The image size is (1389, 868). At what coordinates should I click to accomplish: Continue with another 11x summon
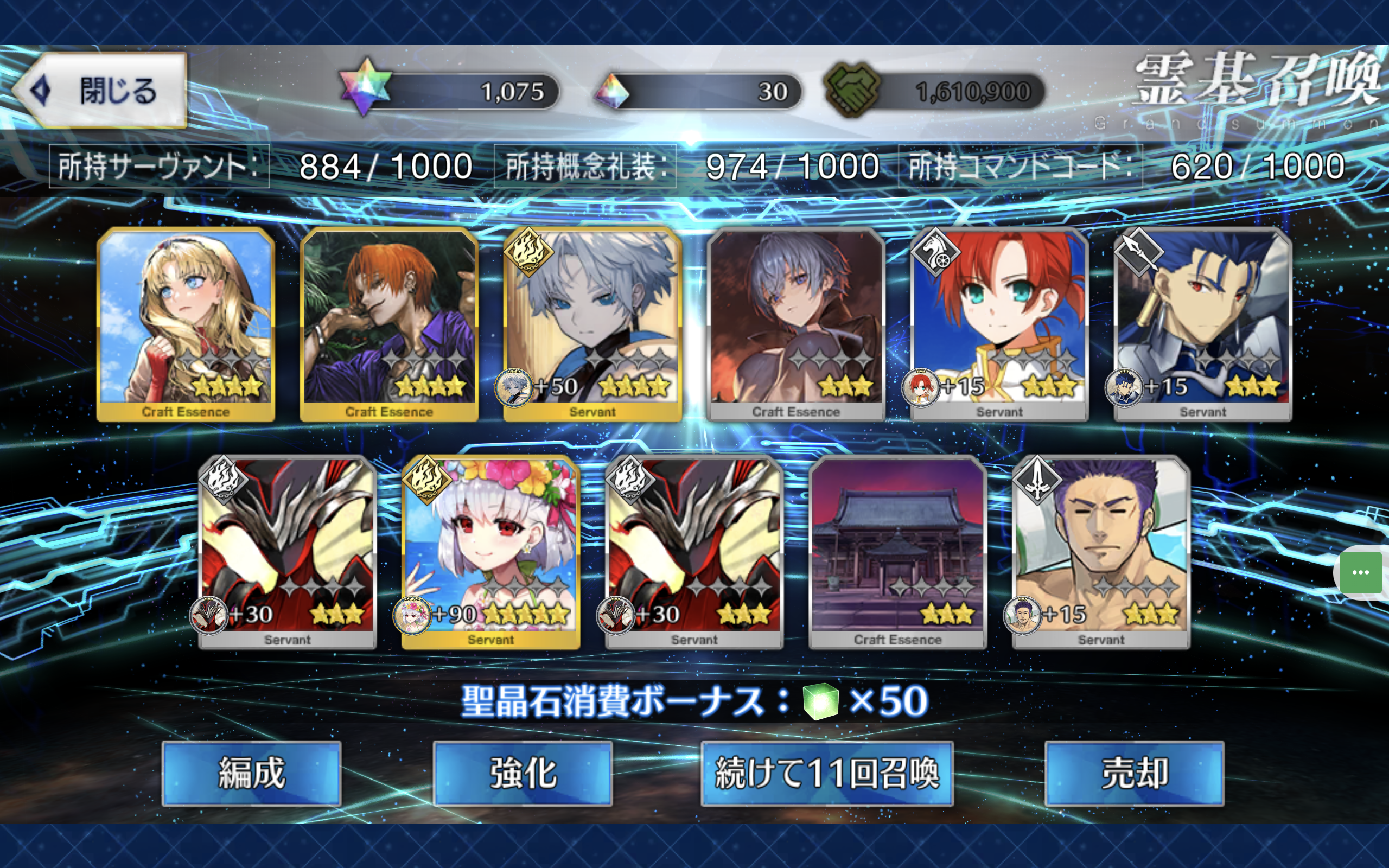(x=826, y=773)
